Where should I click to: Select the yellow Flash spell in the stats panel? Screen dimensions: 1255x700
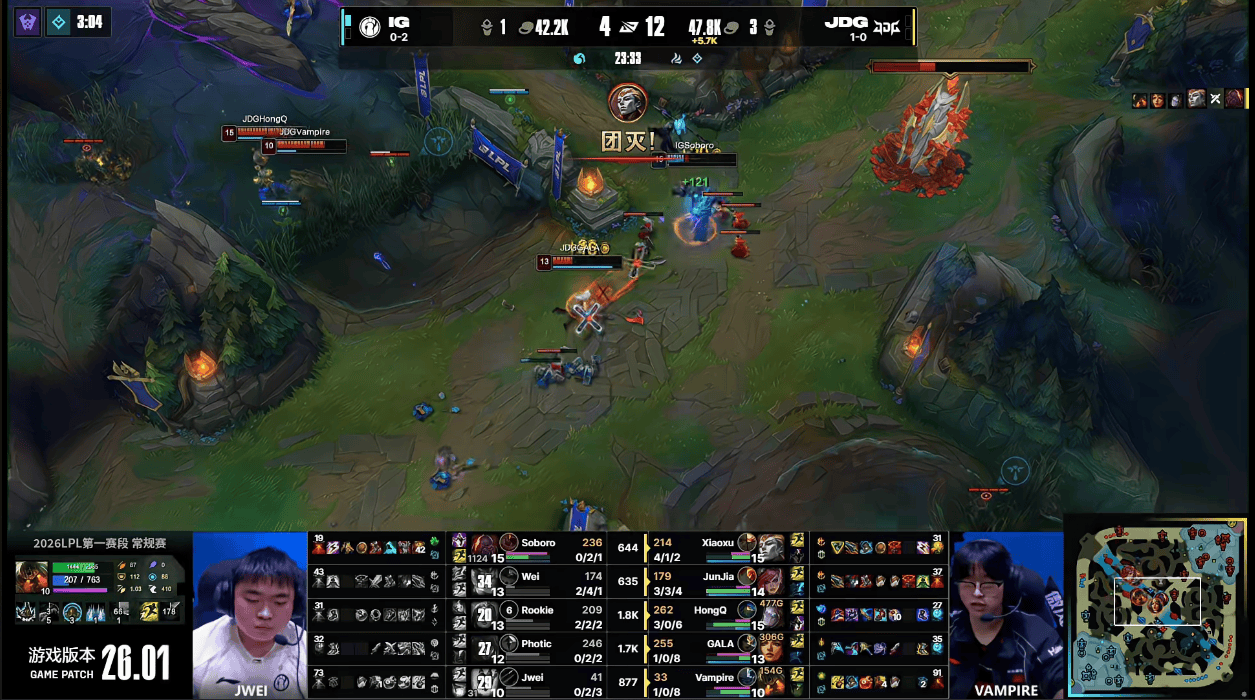tap(146, 611)
